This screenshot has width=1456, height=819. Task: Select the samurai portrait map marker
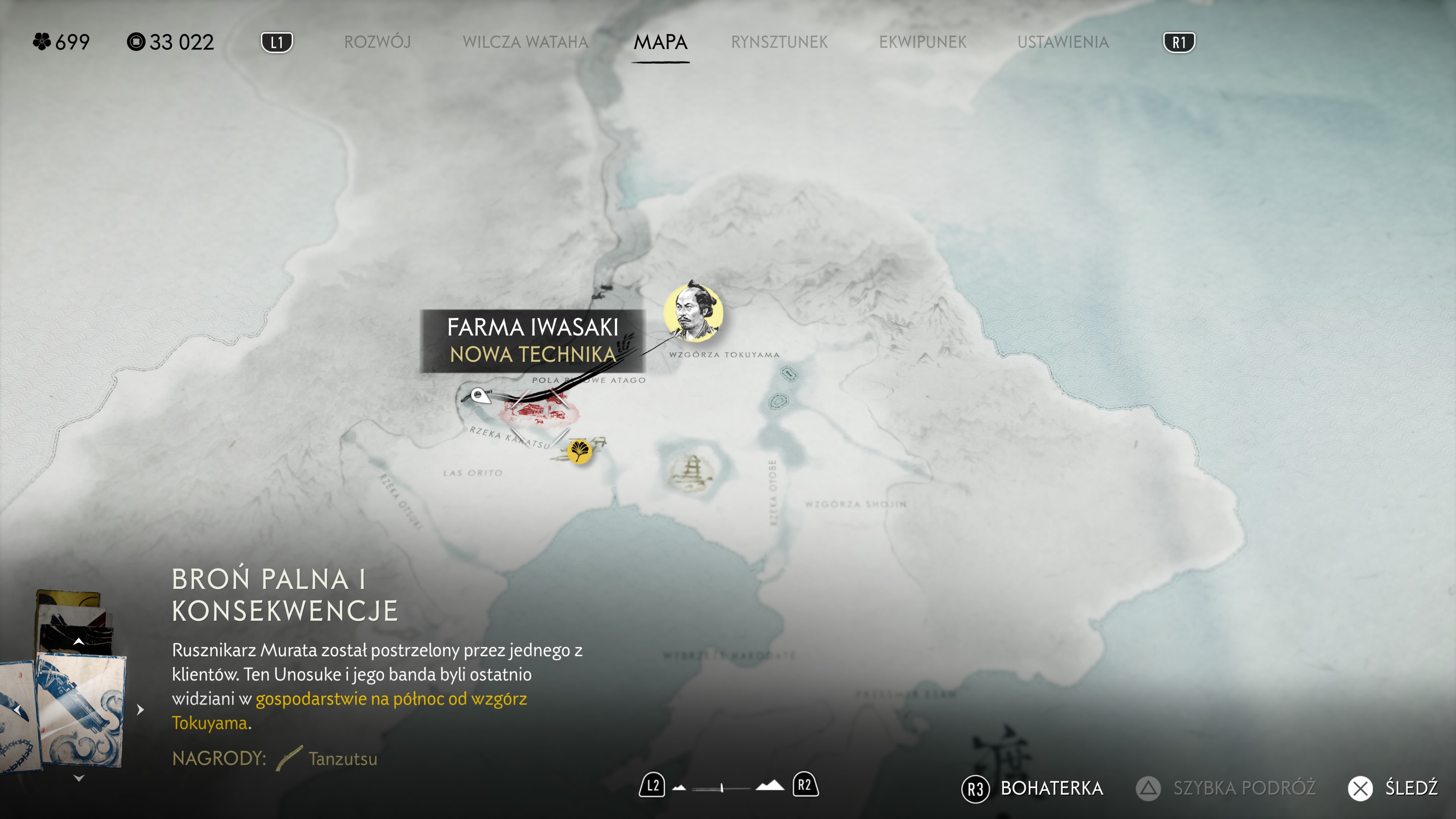point(693,312)
